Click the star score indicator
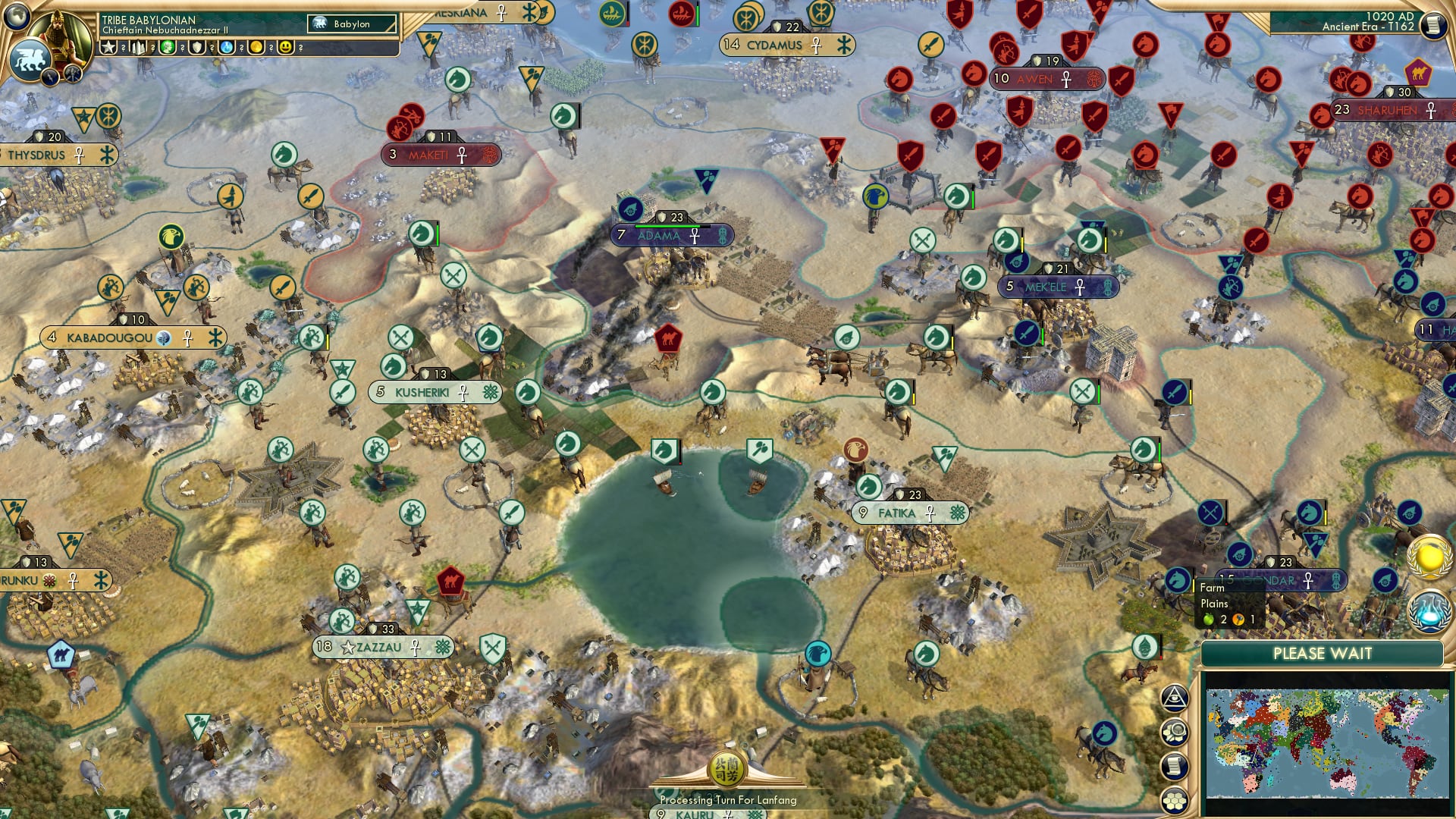The width and height of the screenshot is (1456, 819). point(108,48)
